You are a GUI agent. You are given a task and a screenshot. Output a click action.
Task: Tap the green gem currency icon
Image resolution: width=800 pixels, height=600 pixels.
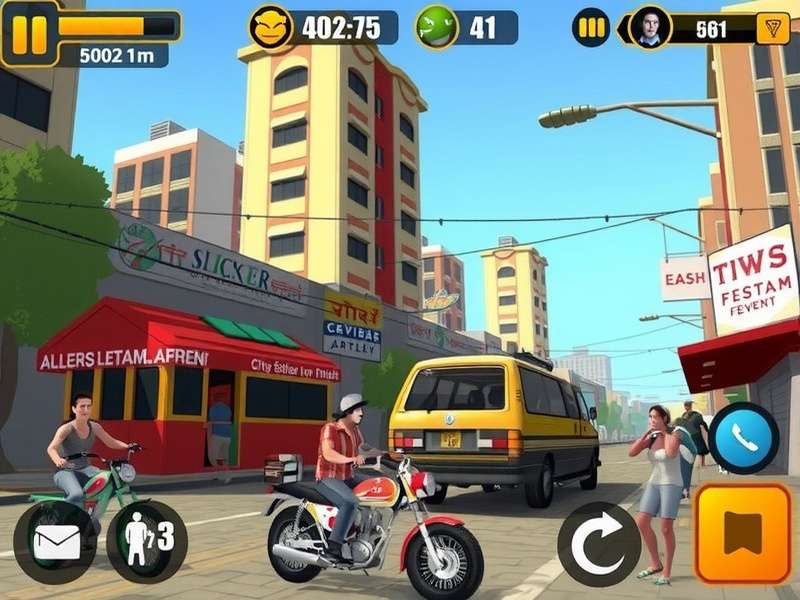coord(436,27)
